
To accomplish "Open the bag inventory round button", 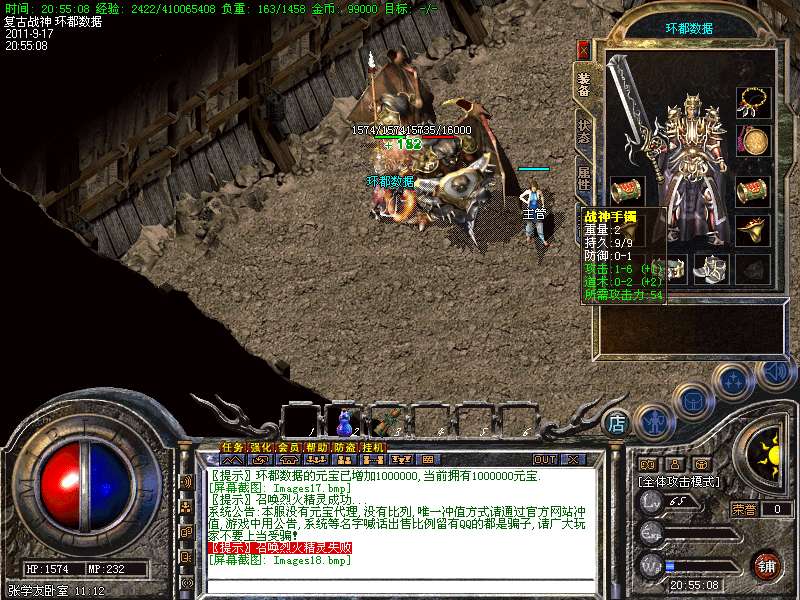I will click(691, 399).
